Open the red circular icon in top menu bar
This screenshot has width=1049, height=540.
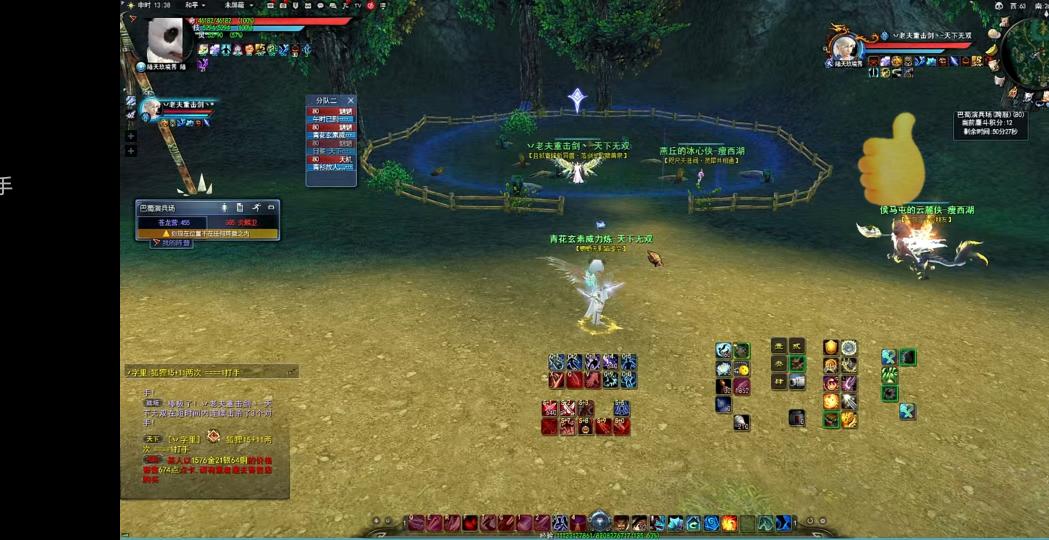371,6
